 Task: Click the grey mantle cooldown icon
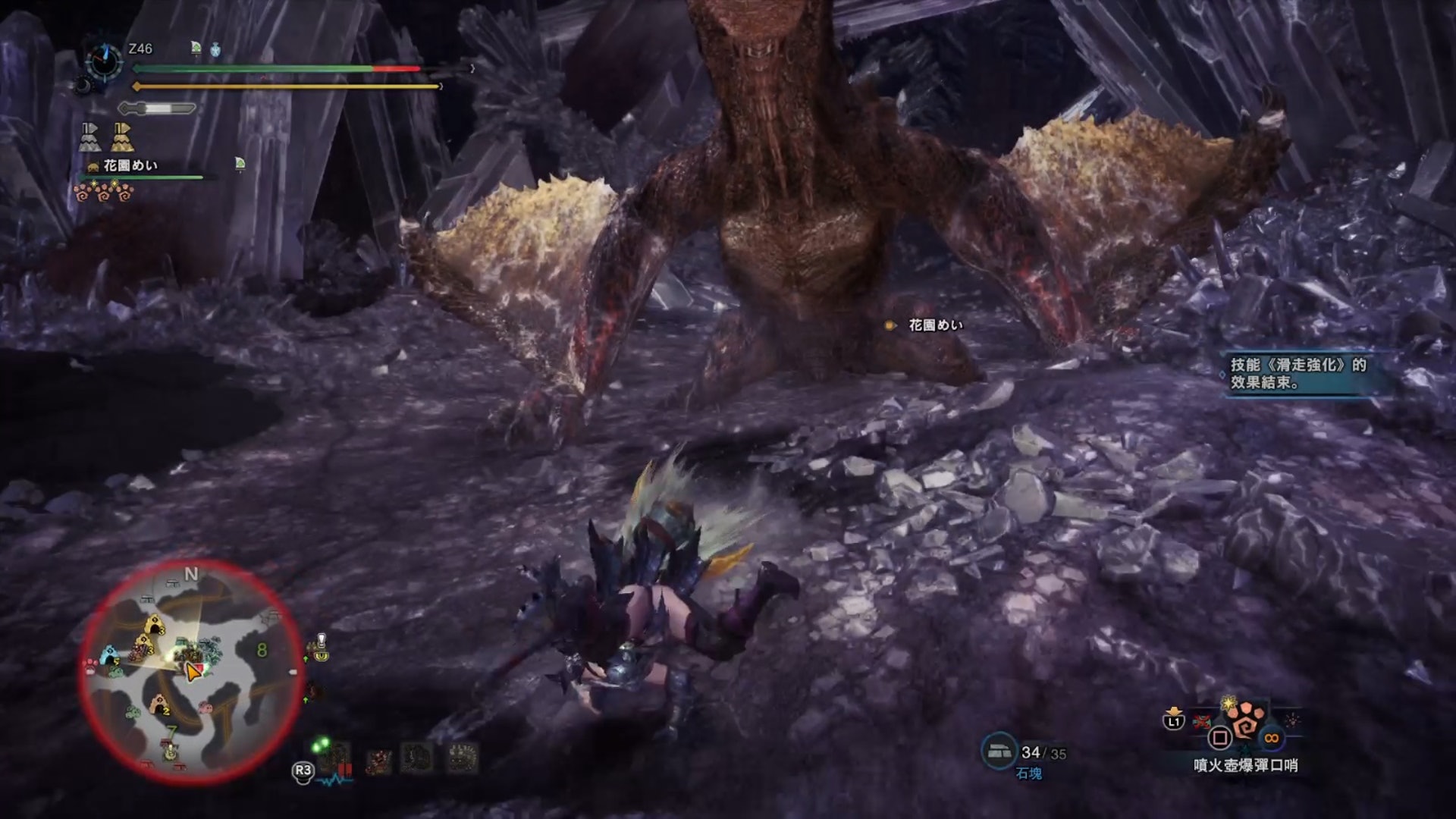point(90,137)
